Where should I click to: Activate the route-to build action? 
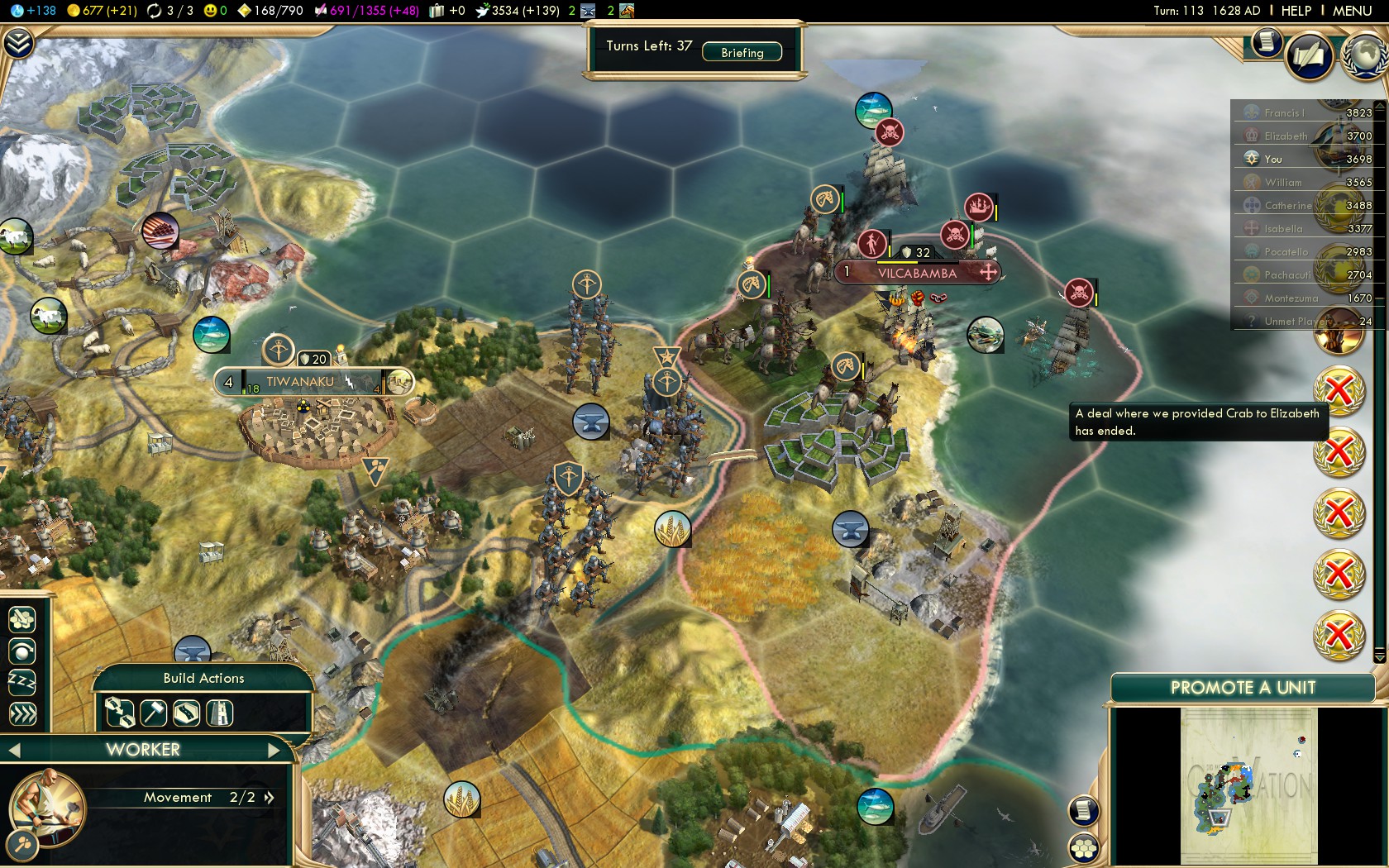(x=120, y=713)
